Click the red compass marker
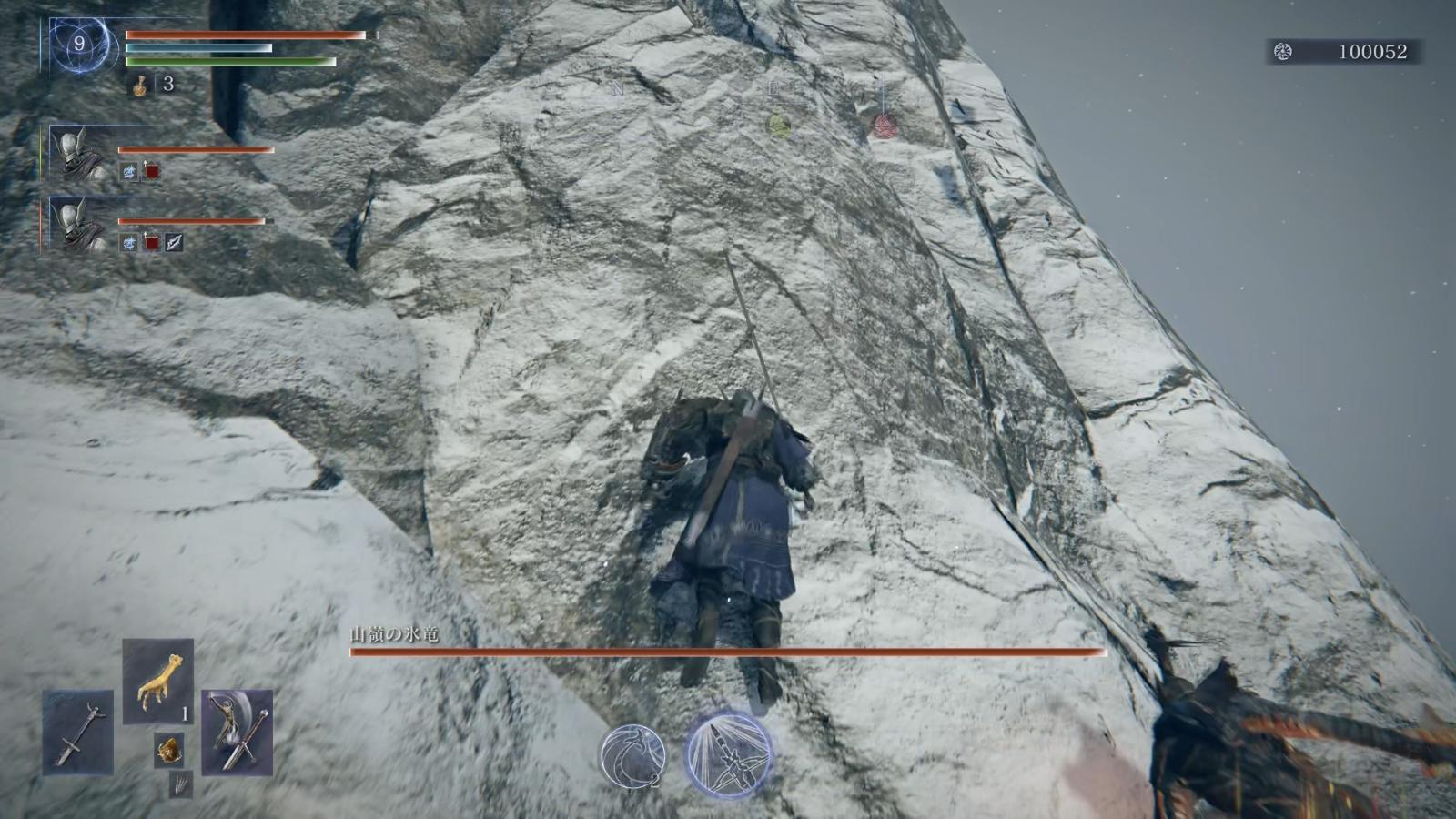Viewport: 1456px width, 819px height. 882,125
